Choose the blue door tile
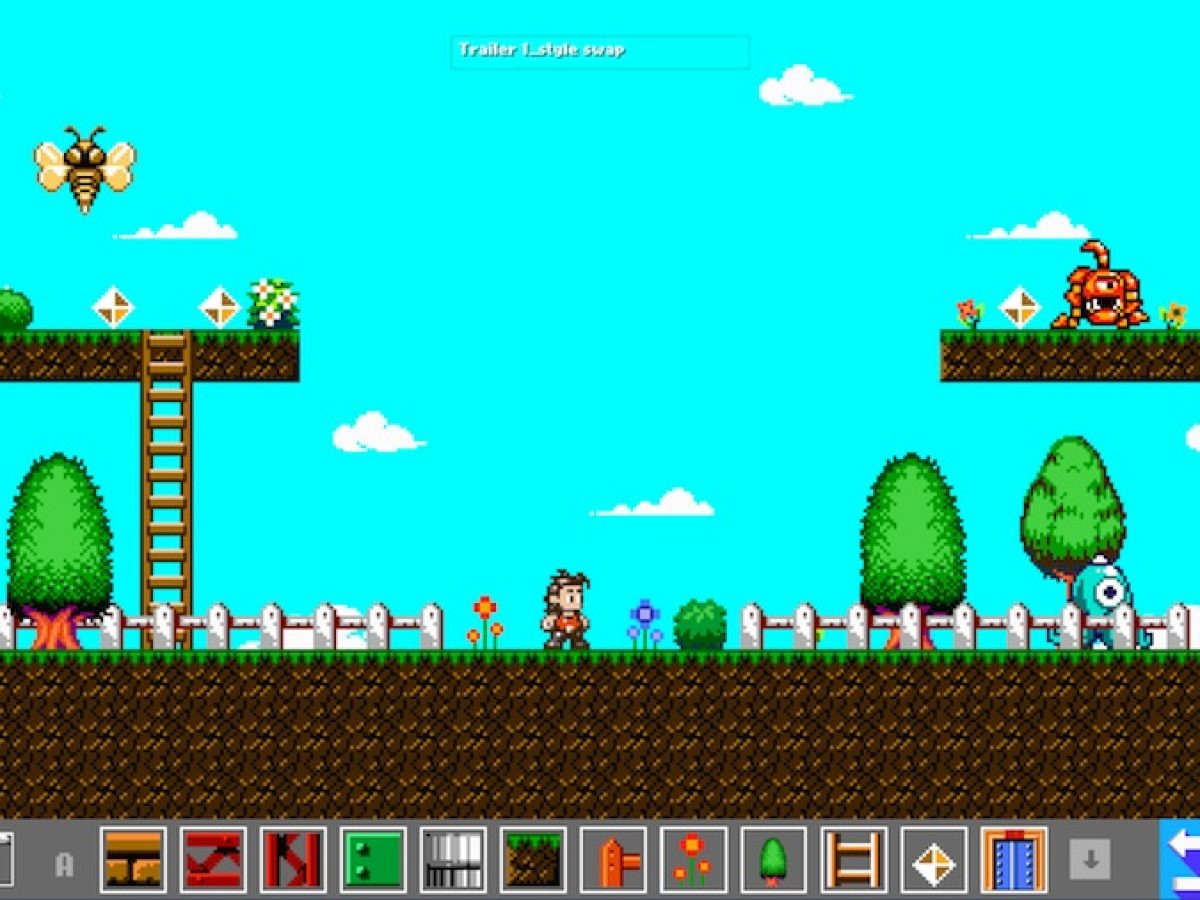 (1014, 860)
